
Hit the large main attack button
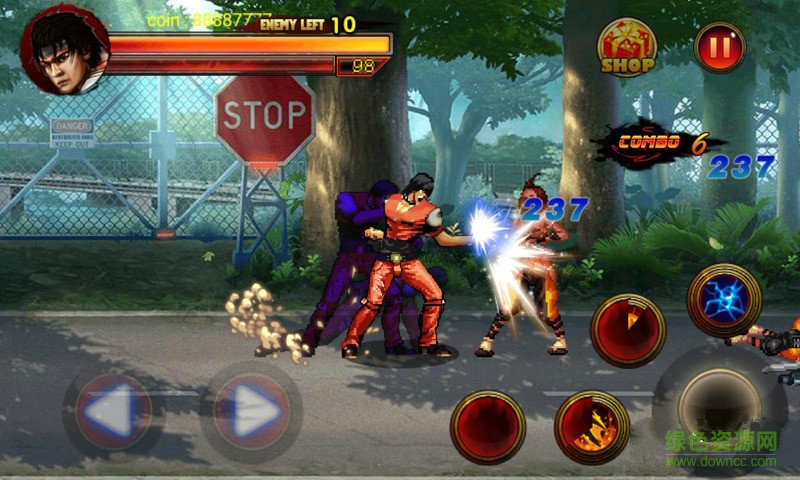(718, 405)
